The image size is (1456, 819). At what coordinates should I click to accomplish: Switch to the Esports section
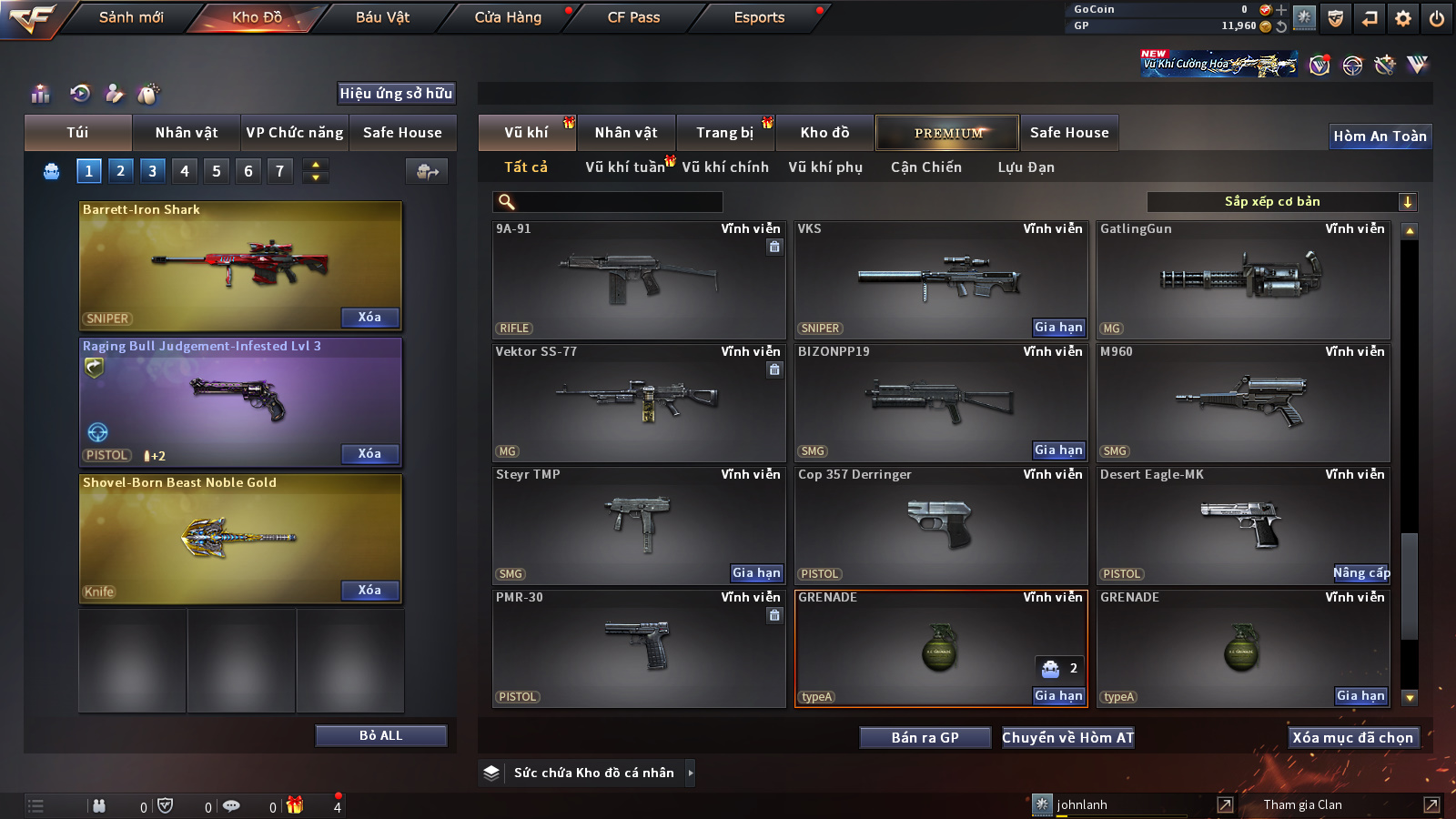click(x=759, y=17)
